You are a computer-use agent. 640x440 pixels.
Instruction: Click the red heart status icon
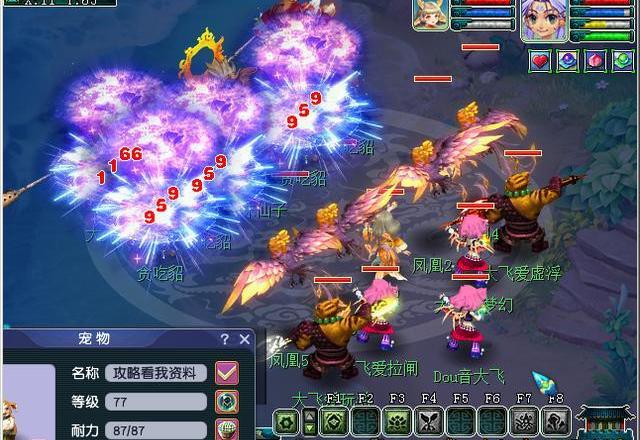[x=540, y=61]
